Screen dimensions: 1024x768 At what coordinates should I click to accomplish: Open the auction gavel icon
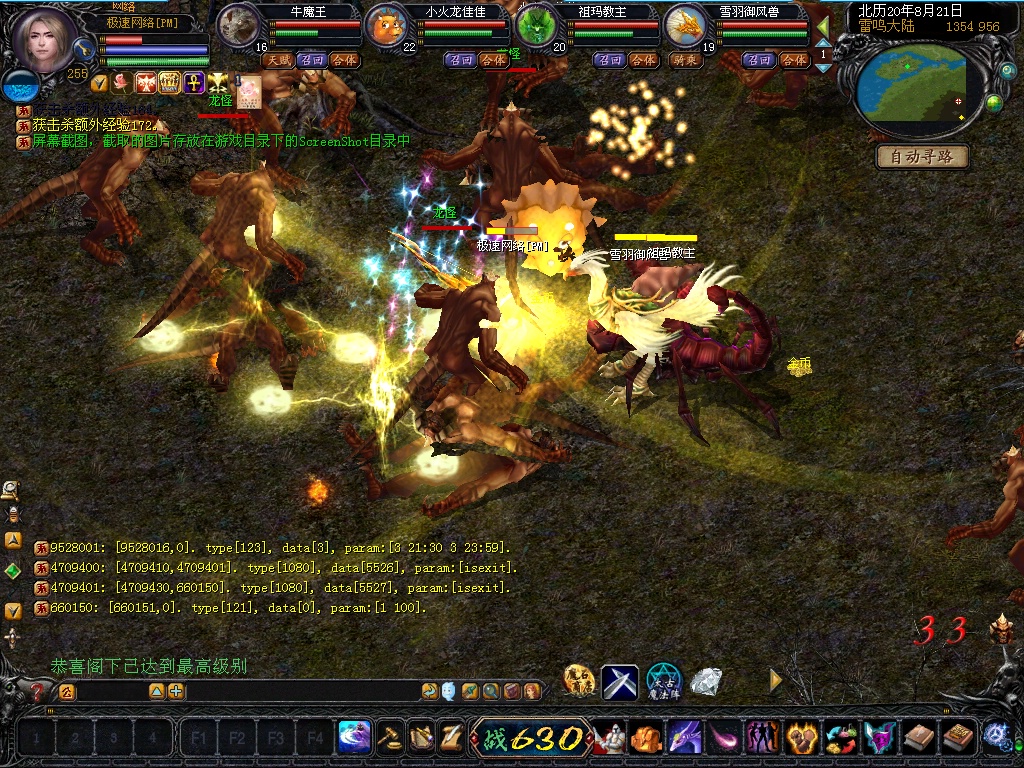[390, 737]
